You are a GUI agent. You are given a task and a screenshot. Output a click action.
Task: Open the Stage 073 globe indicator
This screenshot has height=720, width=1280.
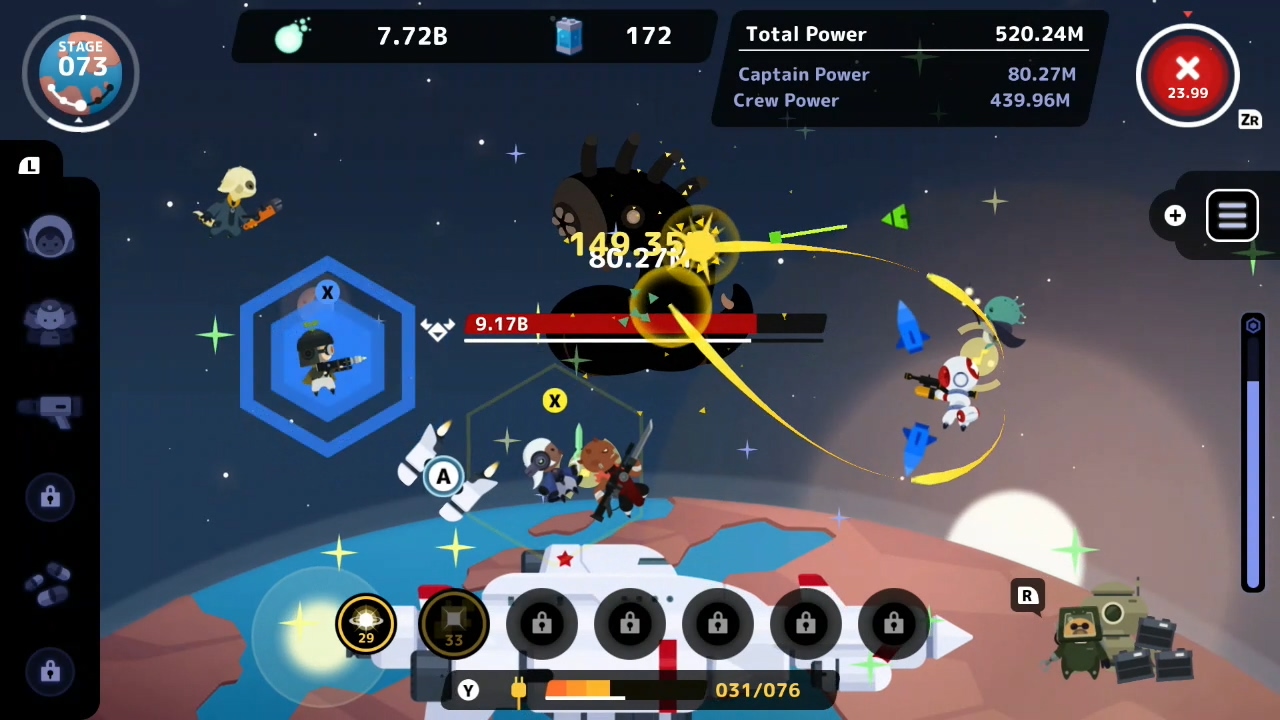pyautogui.click(x=81, y=70)
